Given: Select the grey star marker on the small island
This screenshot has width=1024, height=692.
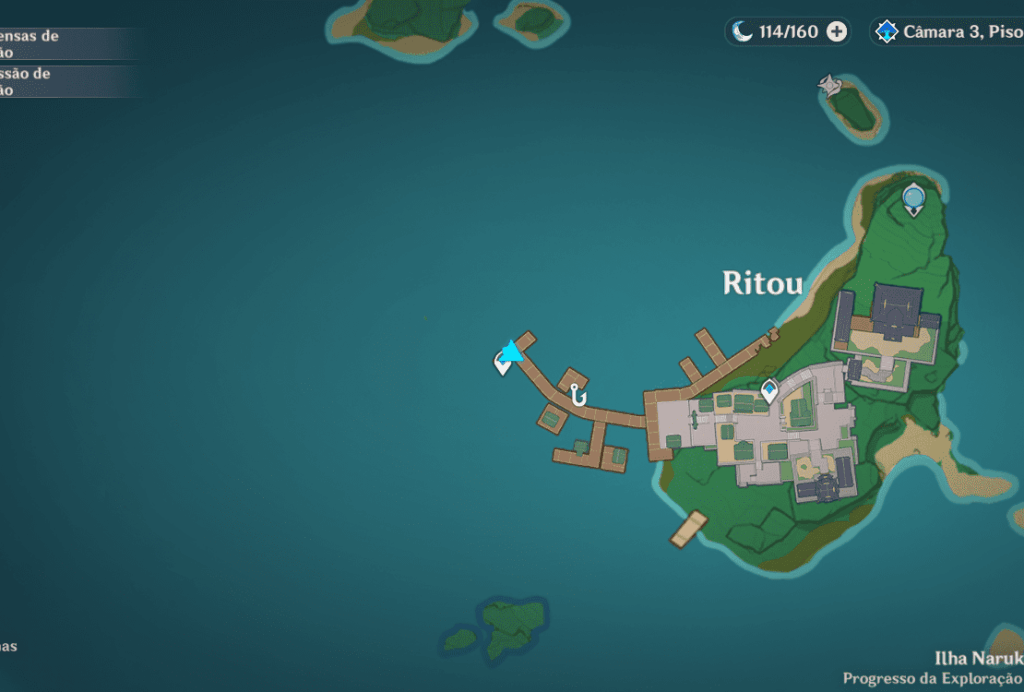Looking at the screenshot, I should (x=829, y=86).
